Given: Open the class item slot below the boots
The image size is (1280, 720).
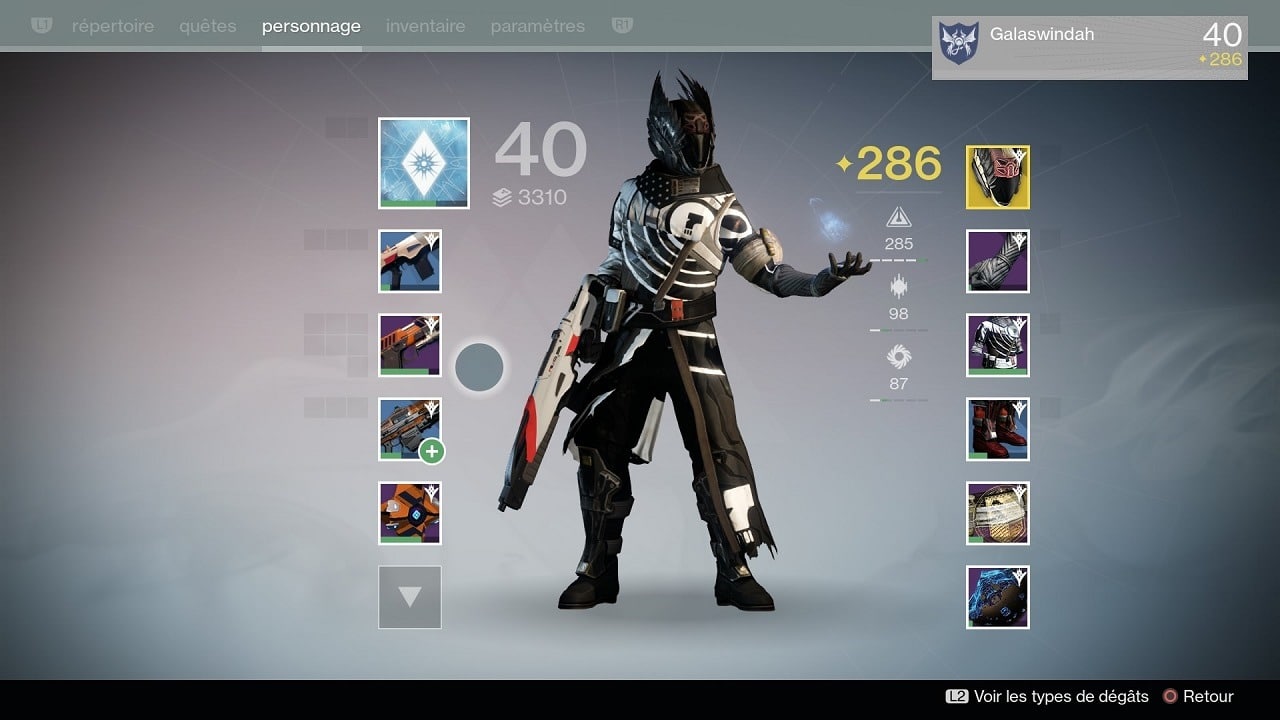Looking at the screenshot, I should pyautogui.click(x=998, y=513).
